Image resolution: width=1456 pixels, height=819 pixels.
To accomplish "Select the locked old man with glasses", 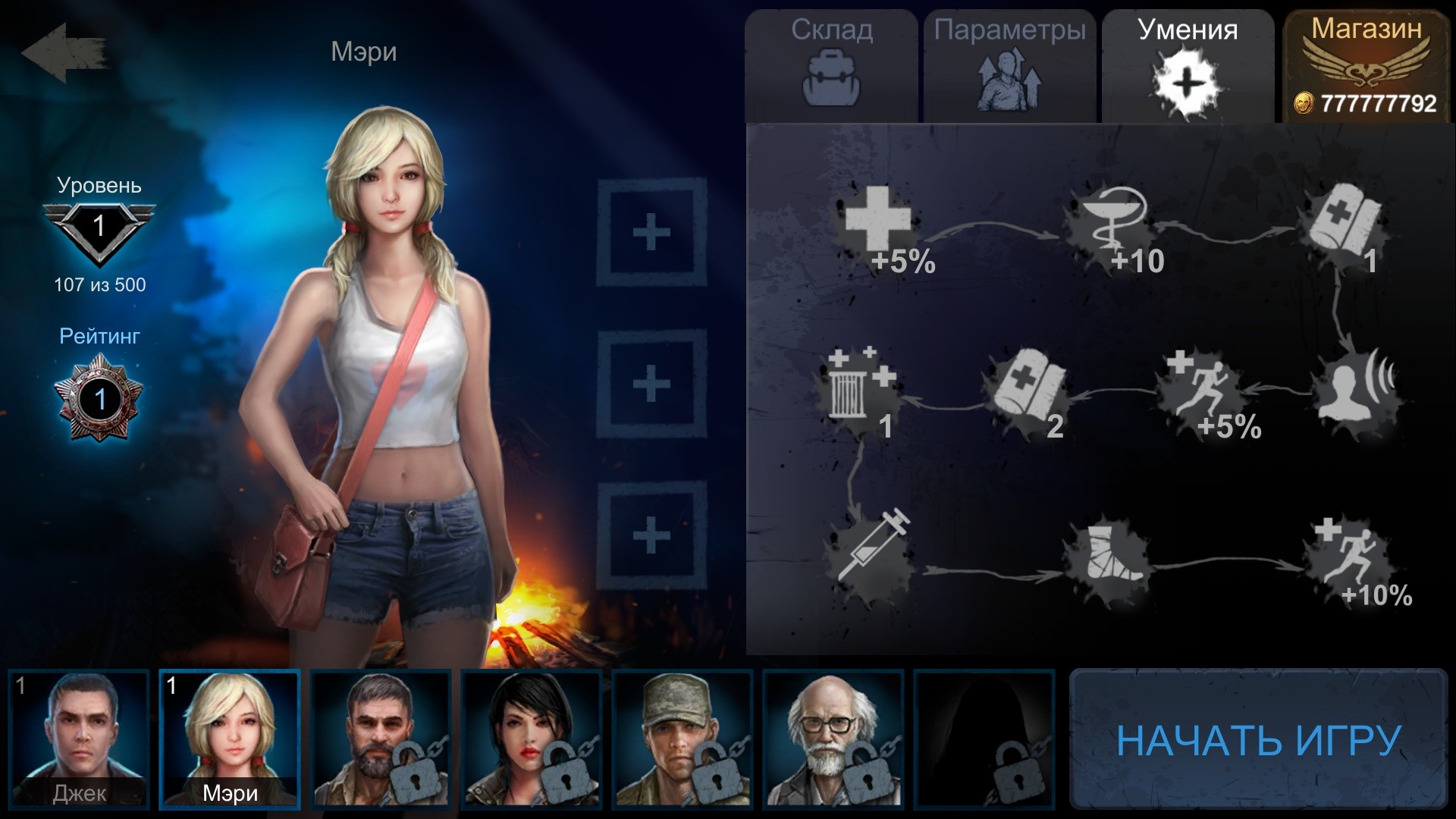I will (x=833, y=739).
